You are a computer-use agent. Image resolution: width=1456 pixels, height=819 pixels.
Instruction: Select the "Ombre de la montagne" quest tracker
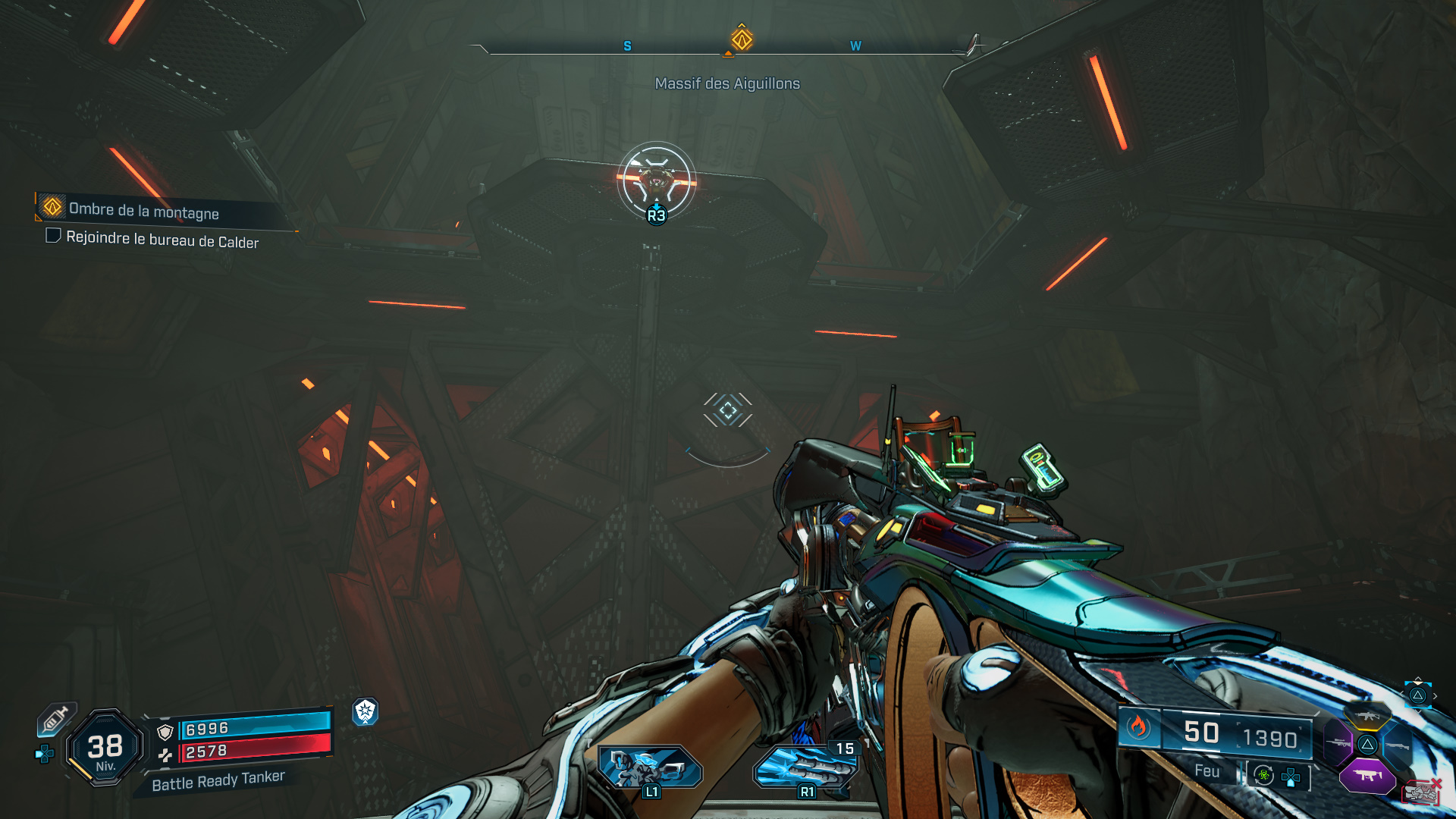[x=144, y=210]
